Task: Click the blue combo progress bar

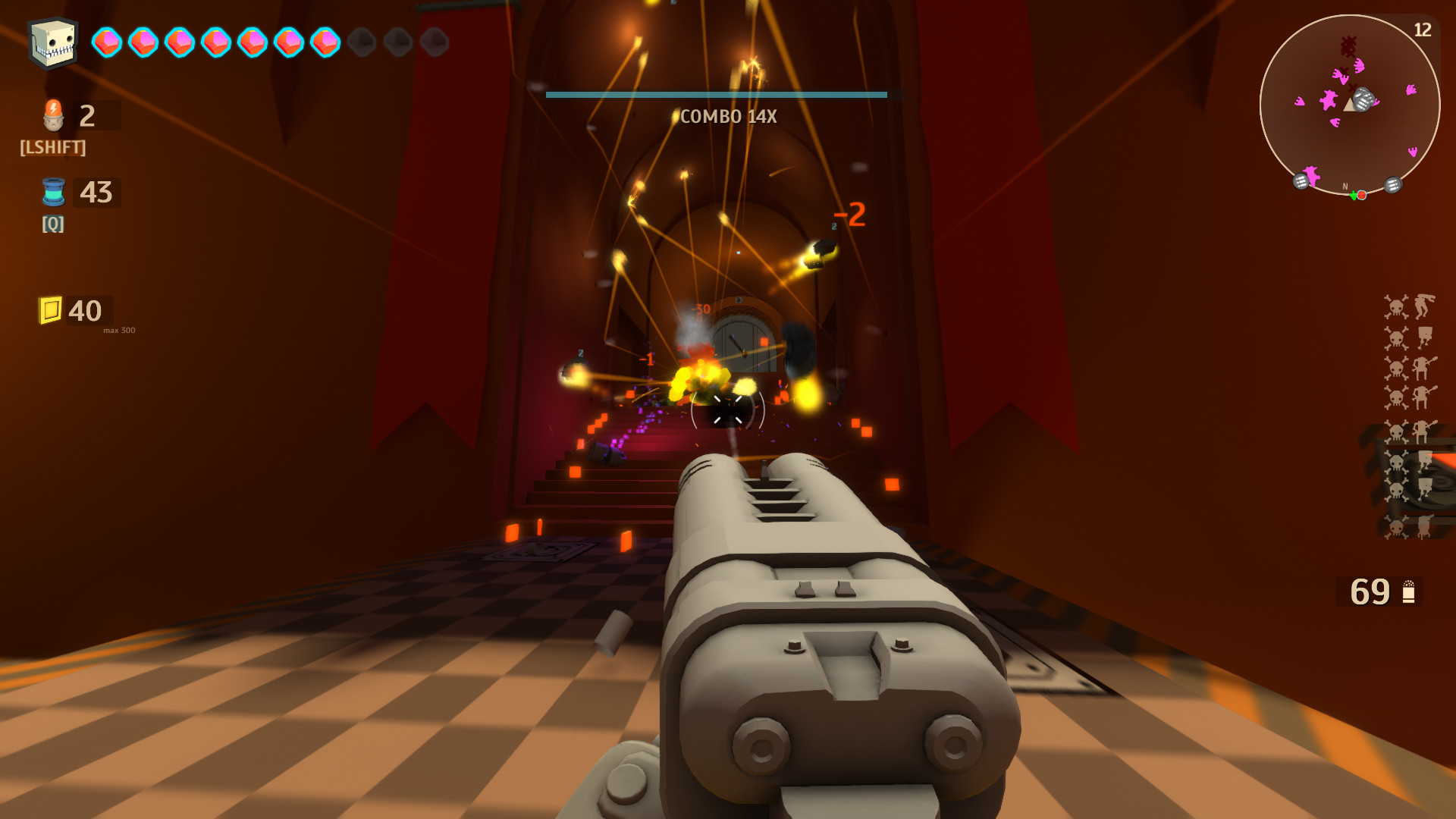Action: pyautogui.click(x=716, y=93)
